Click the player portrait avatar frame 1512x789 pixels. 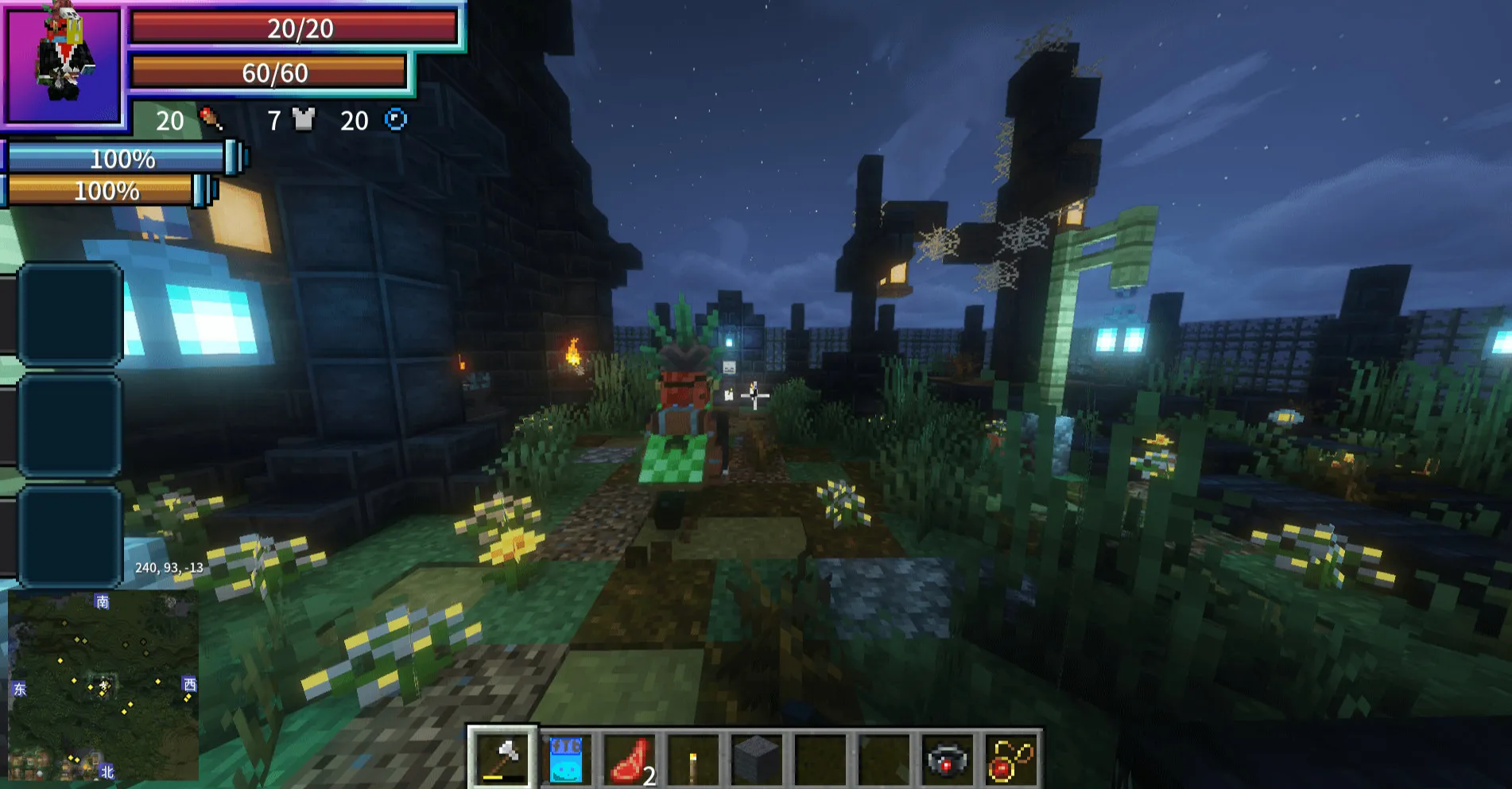pyautogui.click(x=64, y=65)
